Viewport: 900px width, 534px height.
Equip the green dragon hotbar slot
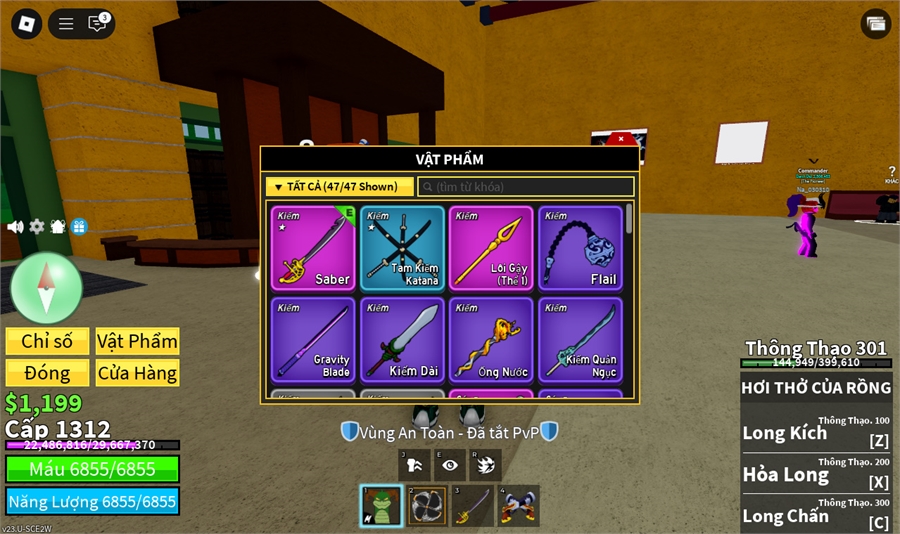point(381,506)
